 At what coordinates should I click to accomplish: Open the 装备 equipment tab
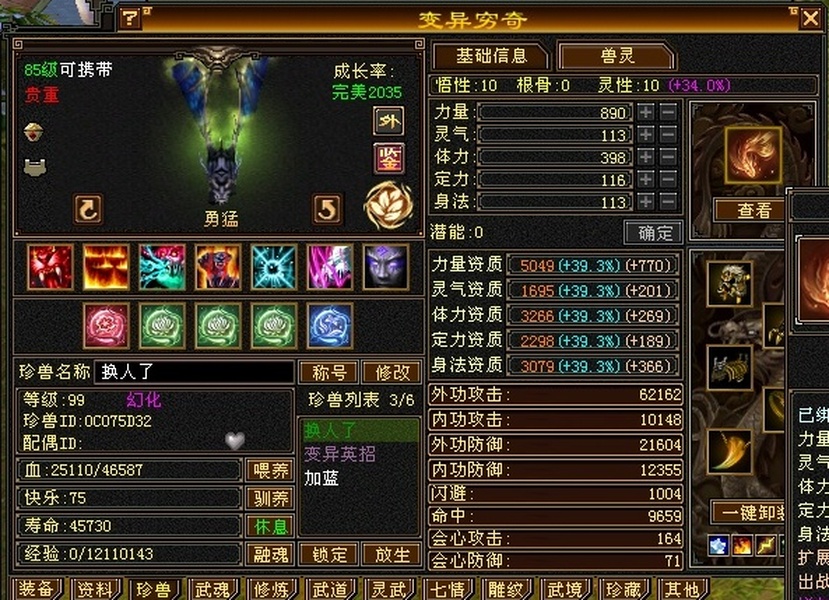tap(38, 589)
